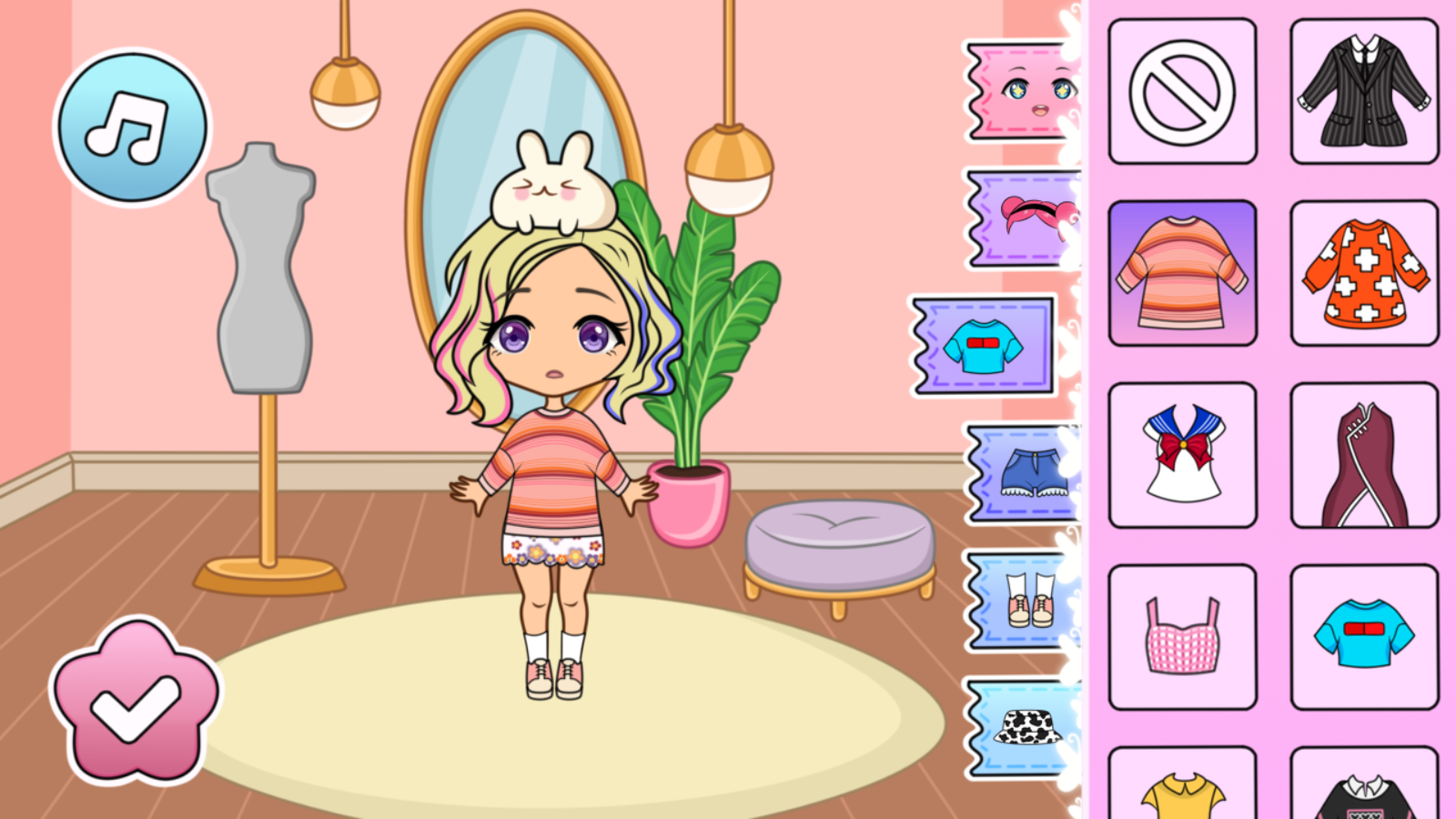Select the blue crop top shirt
The height and width of the screenshot is (819, 1456).
coord(1362,635)
